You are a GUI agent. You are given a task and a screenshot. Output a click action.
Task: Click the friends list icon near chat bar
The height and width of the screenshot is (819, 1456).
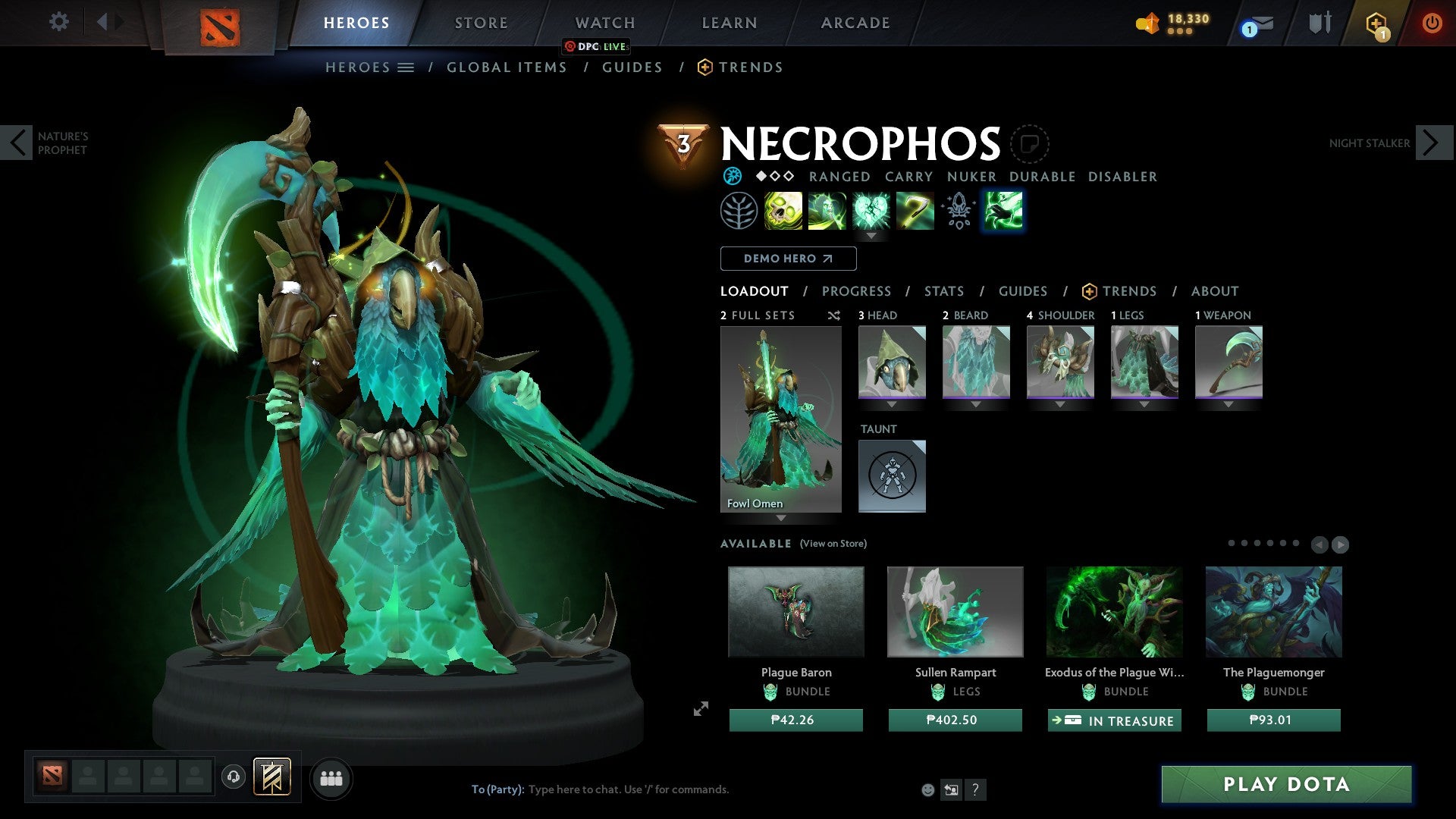point(331,777)
